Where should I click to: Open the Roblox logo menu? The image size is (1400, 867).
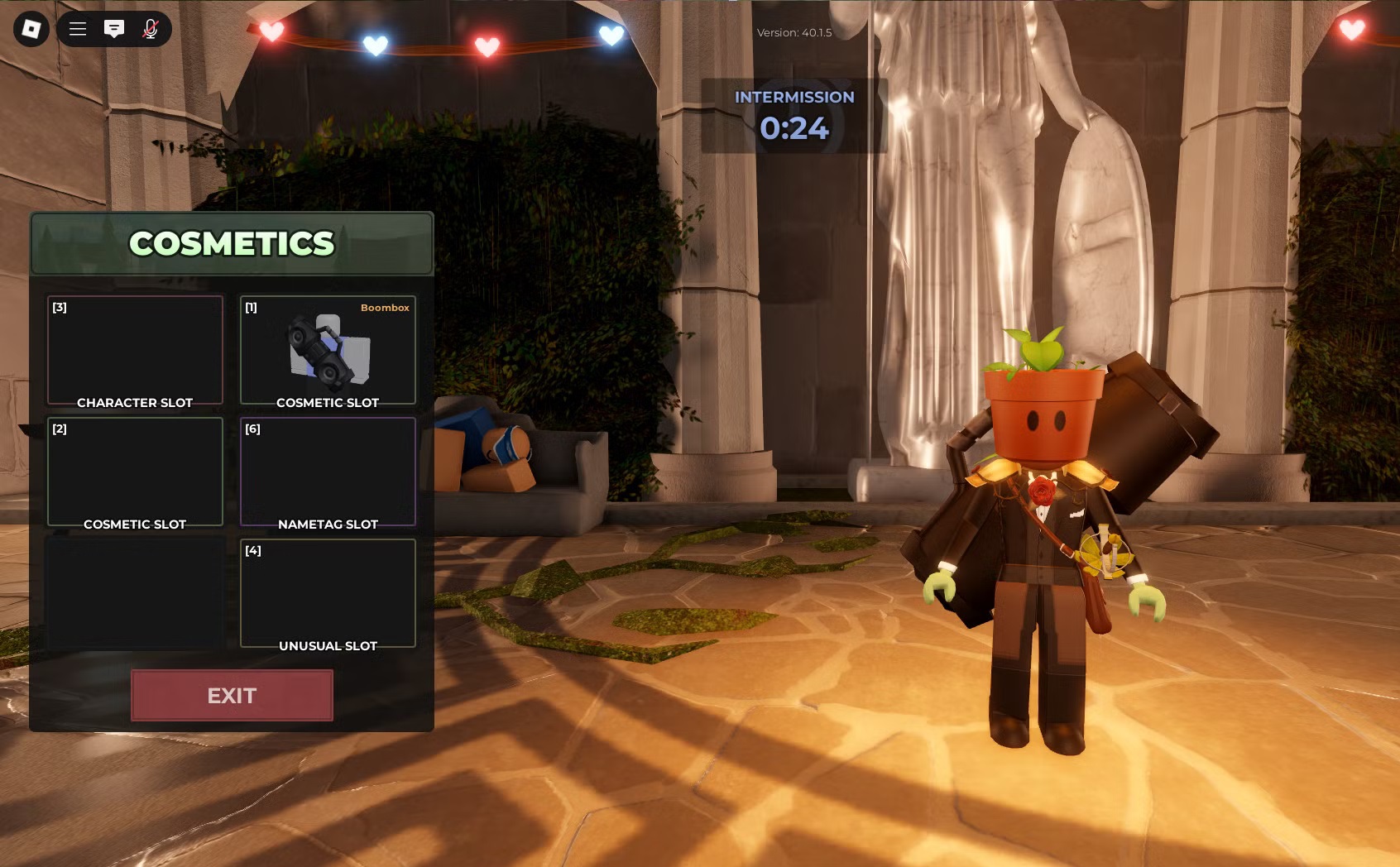click(31, 29)
